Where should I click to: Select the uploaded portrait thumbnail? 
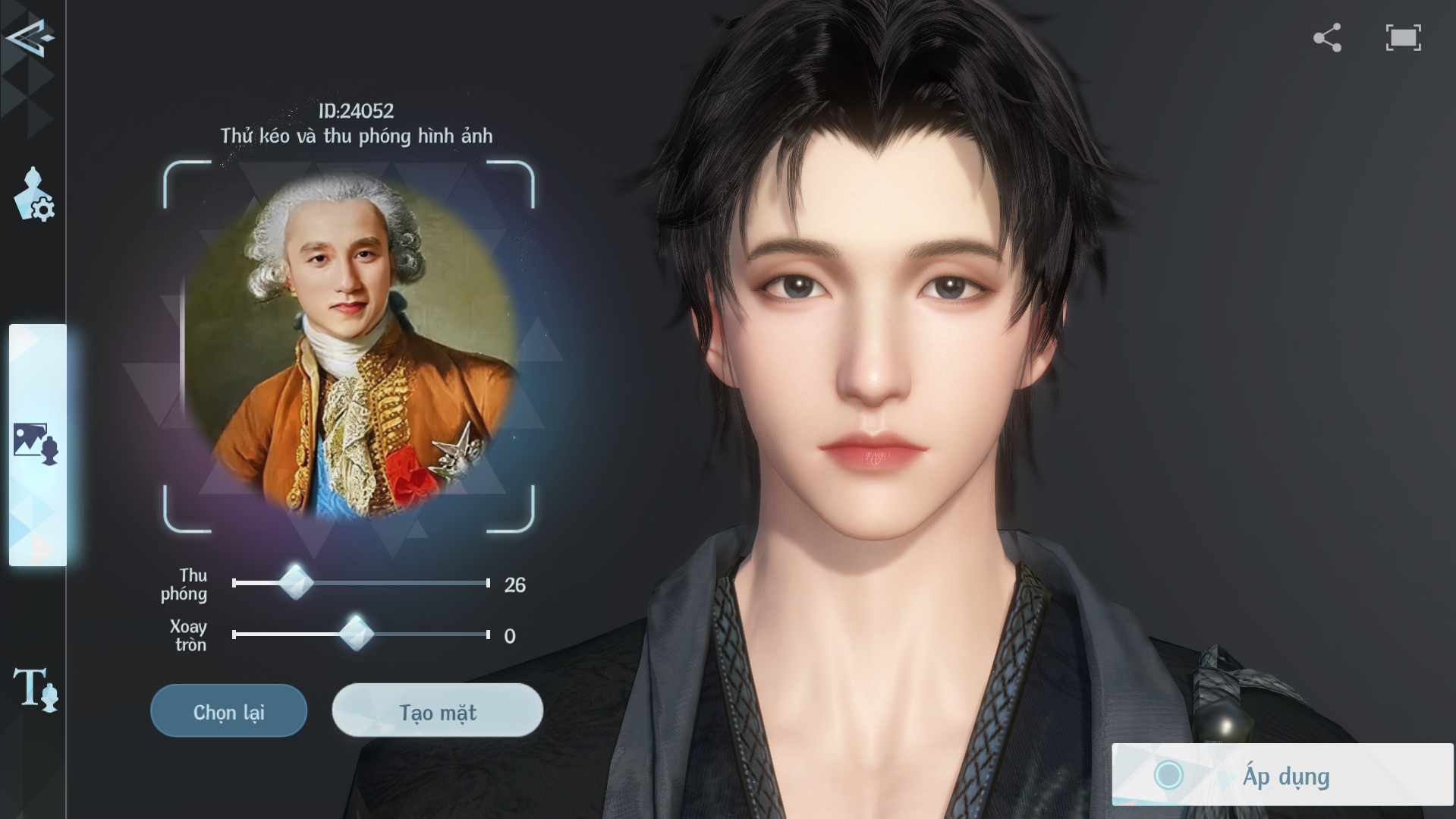coord(349,347)
